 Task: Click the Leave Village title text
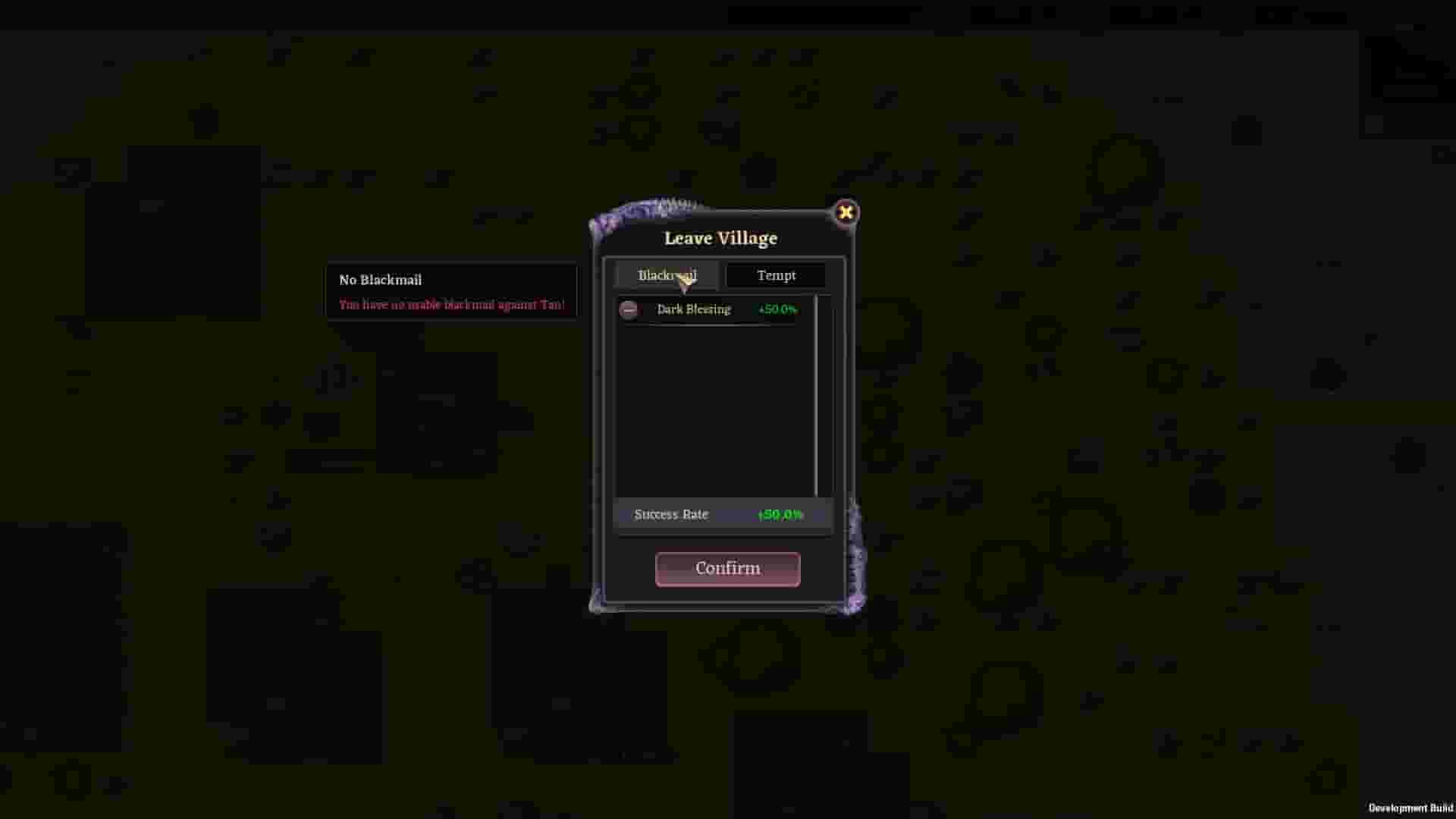pyautogui.click(x=719, y=237)
